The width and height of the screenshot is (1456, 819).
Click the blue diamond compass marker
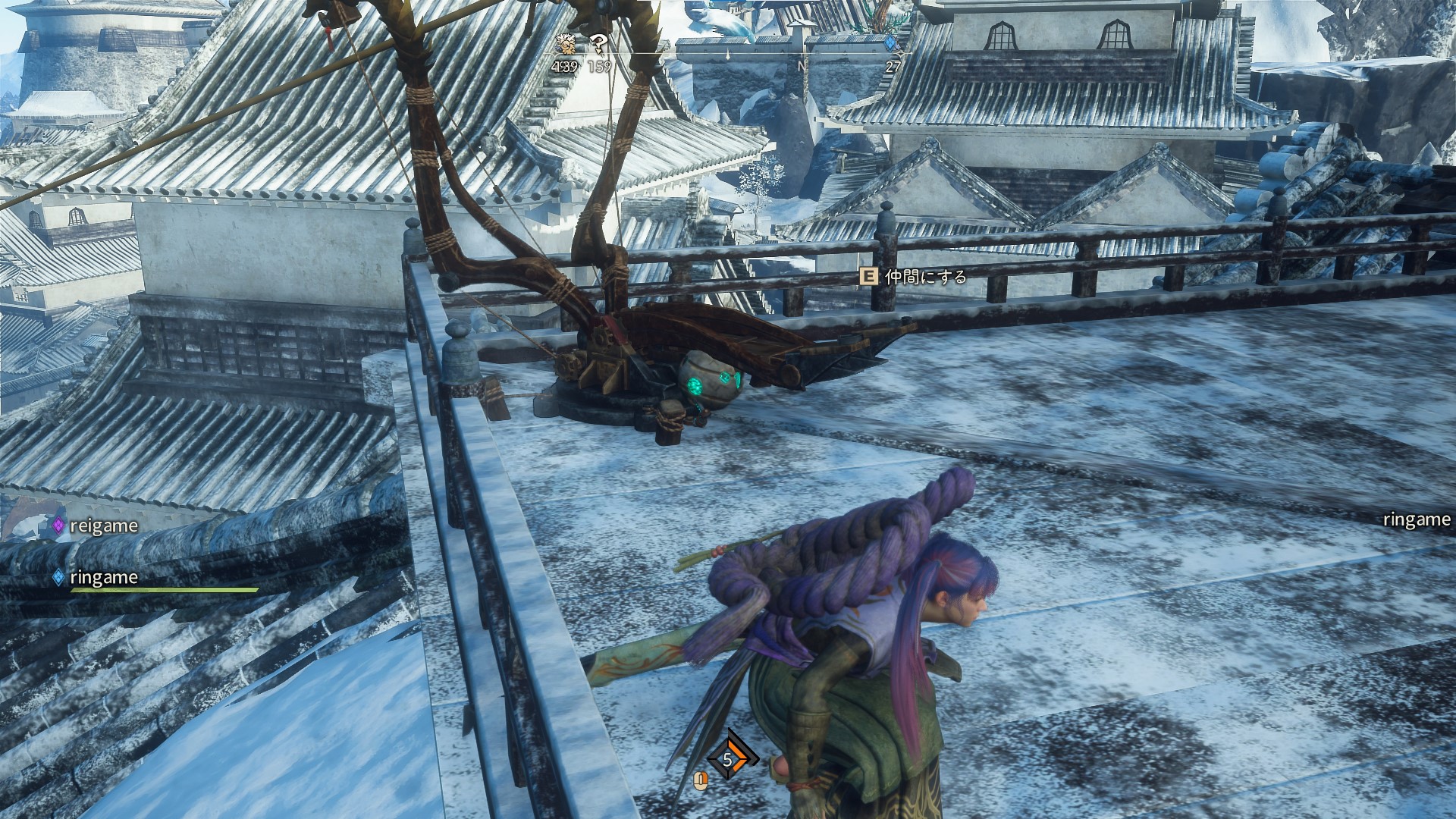click(892, 43)
